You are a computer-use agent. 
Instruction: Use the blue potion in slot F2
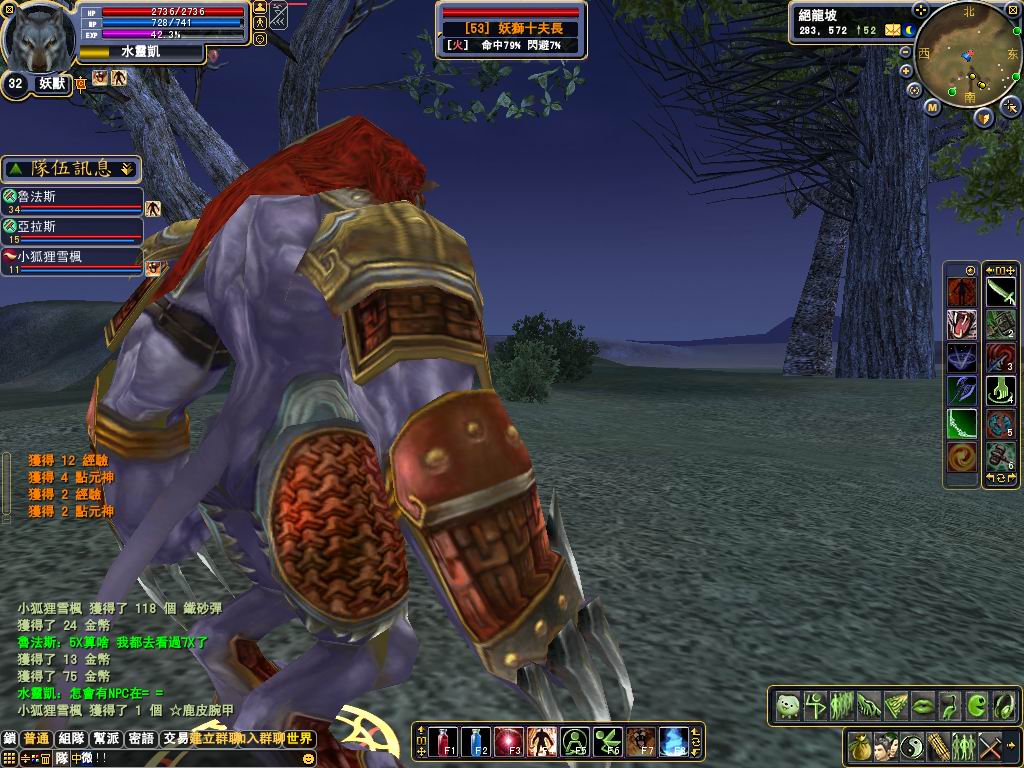pos(478,741)
